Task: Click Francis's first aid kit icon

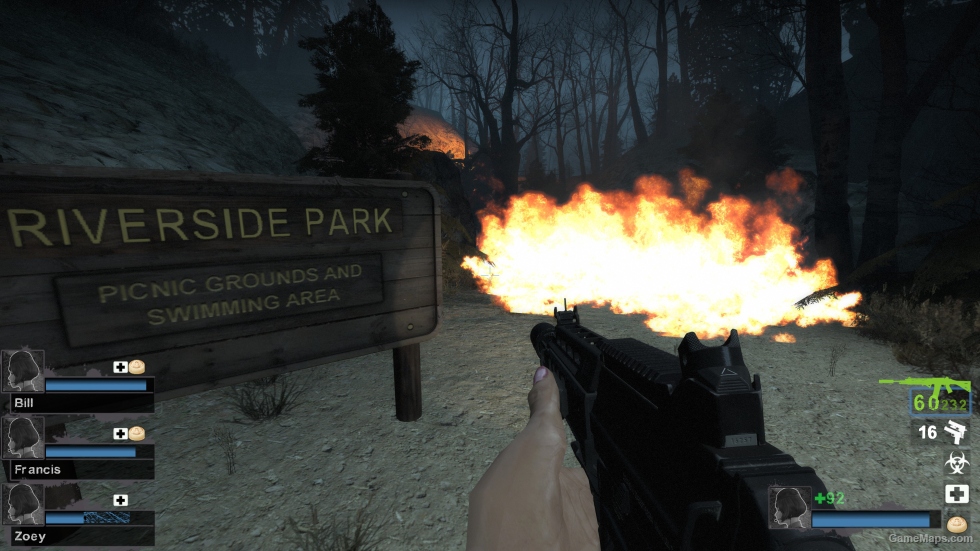Action: [x=120, y=433]
